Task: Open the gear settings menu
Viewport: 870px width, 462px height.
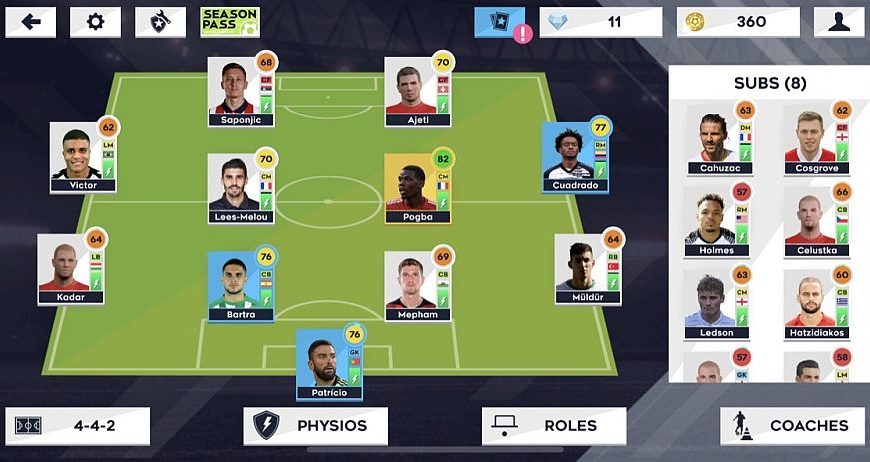Action: [95, 22]
